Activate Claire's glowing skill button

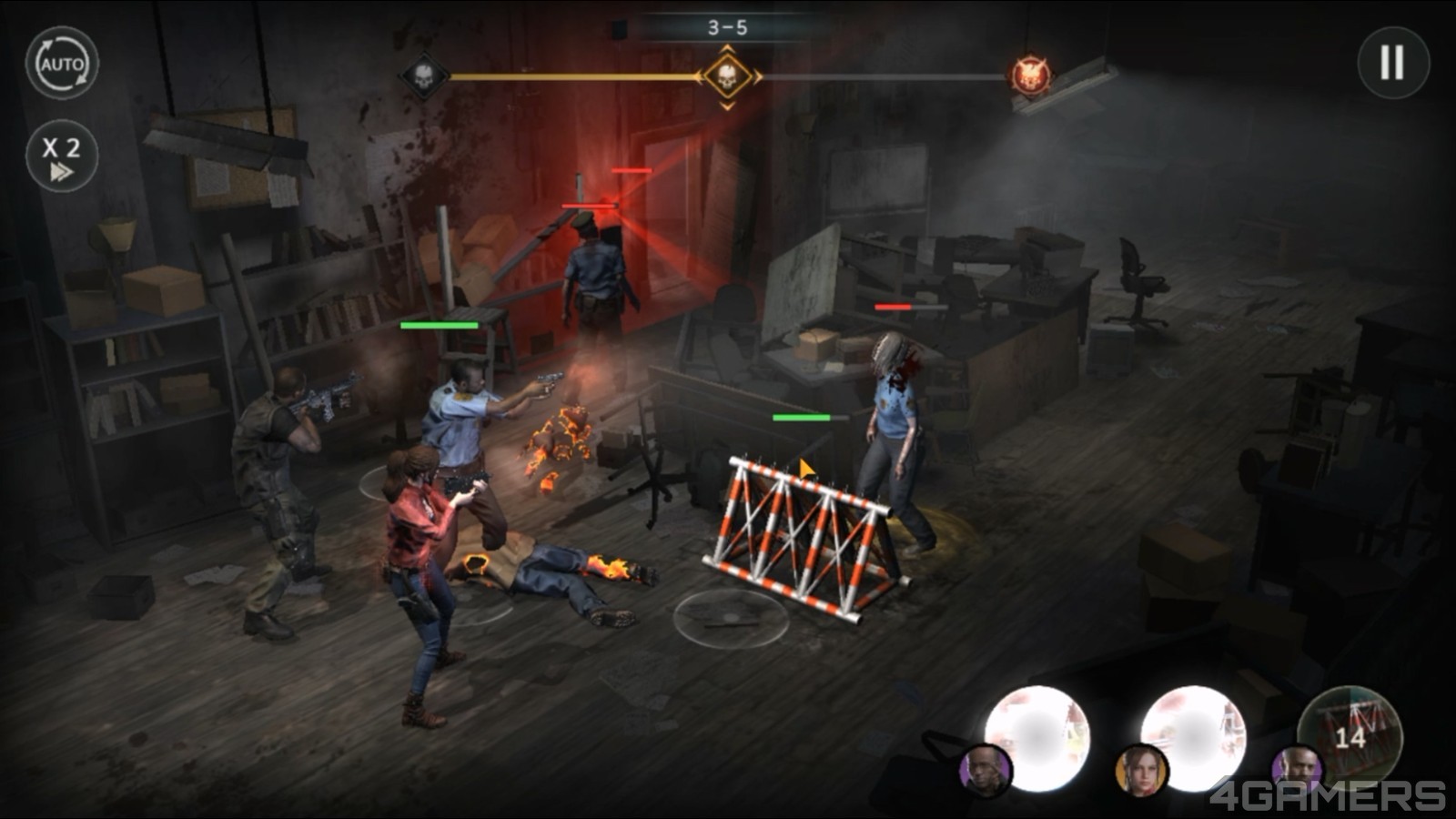tap(1193, 736)
